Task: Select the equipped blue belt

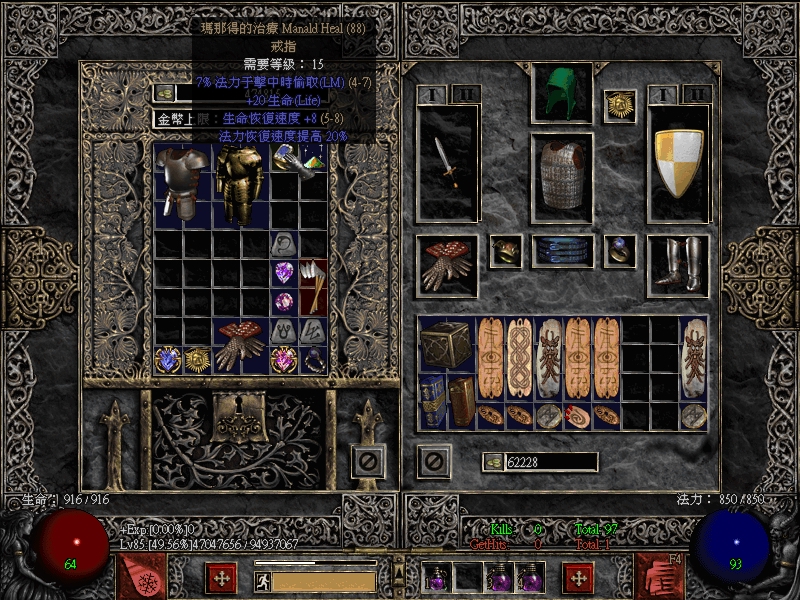Action: (562, 251)
